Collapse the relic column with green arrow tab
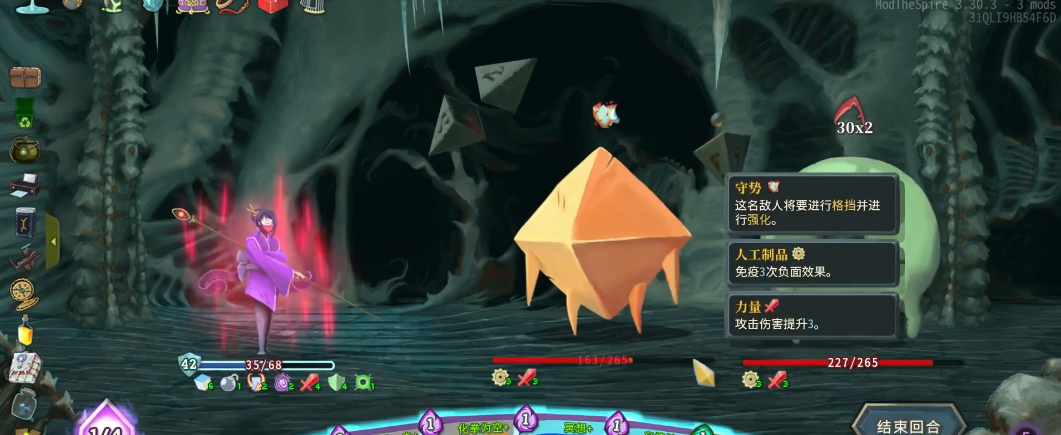 [52, 233]
